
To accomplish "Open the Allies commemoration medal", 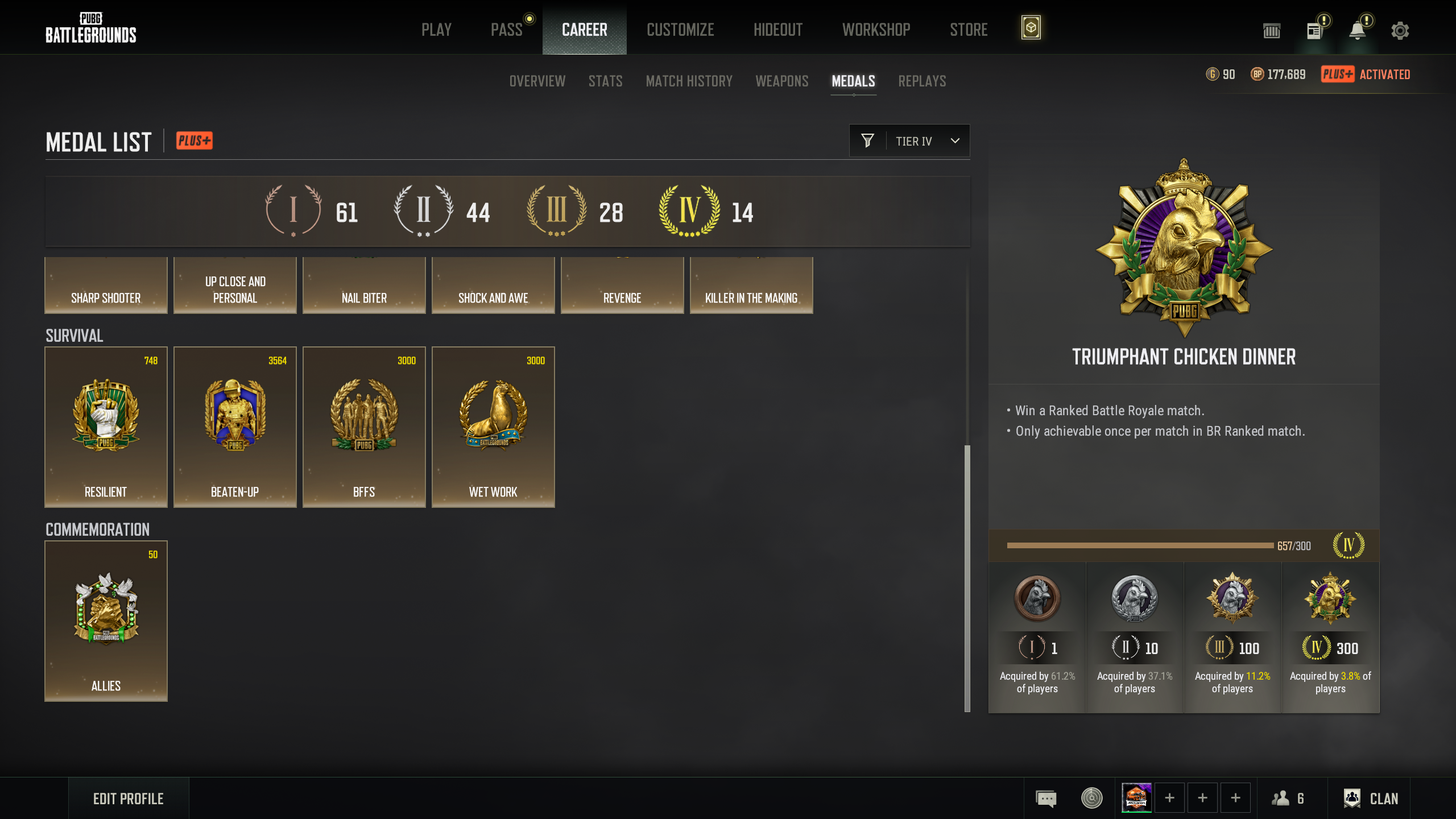I will (x=106, y=621).
